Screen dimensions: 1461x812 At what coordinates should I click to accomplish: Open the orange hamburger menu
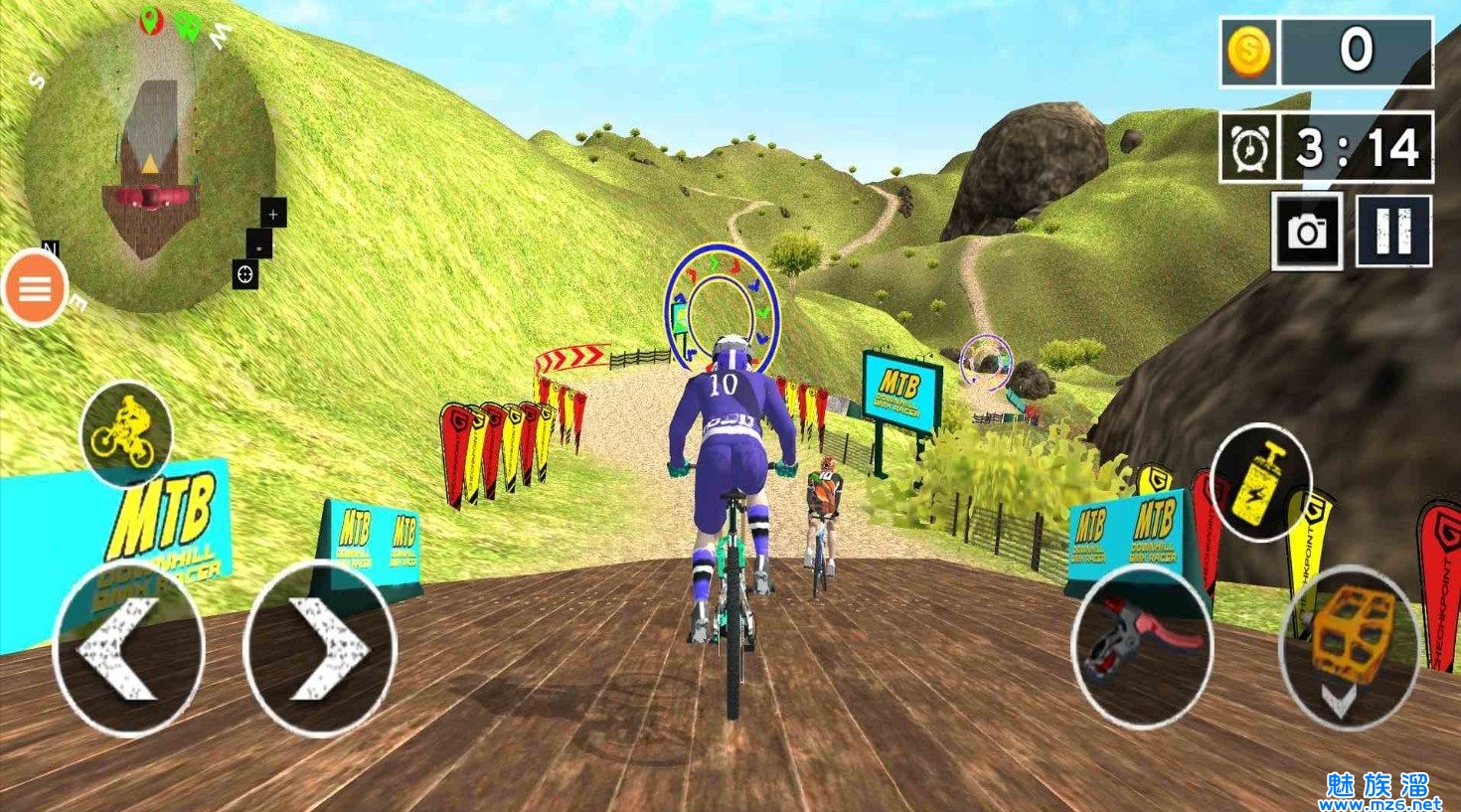(36, 289)
